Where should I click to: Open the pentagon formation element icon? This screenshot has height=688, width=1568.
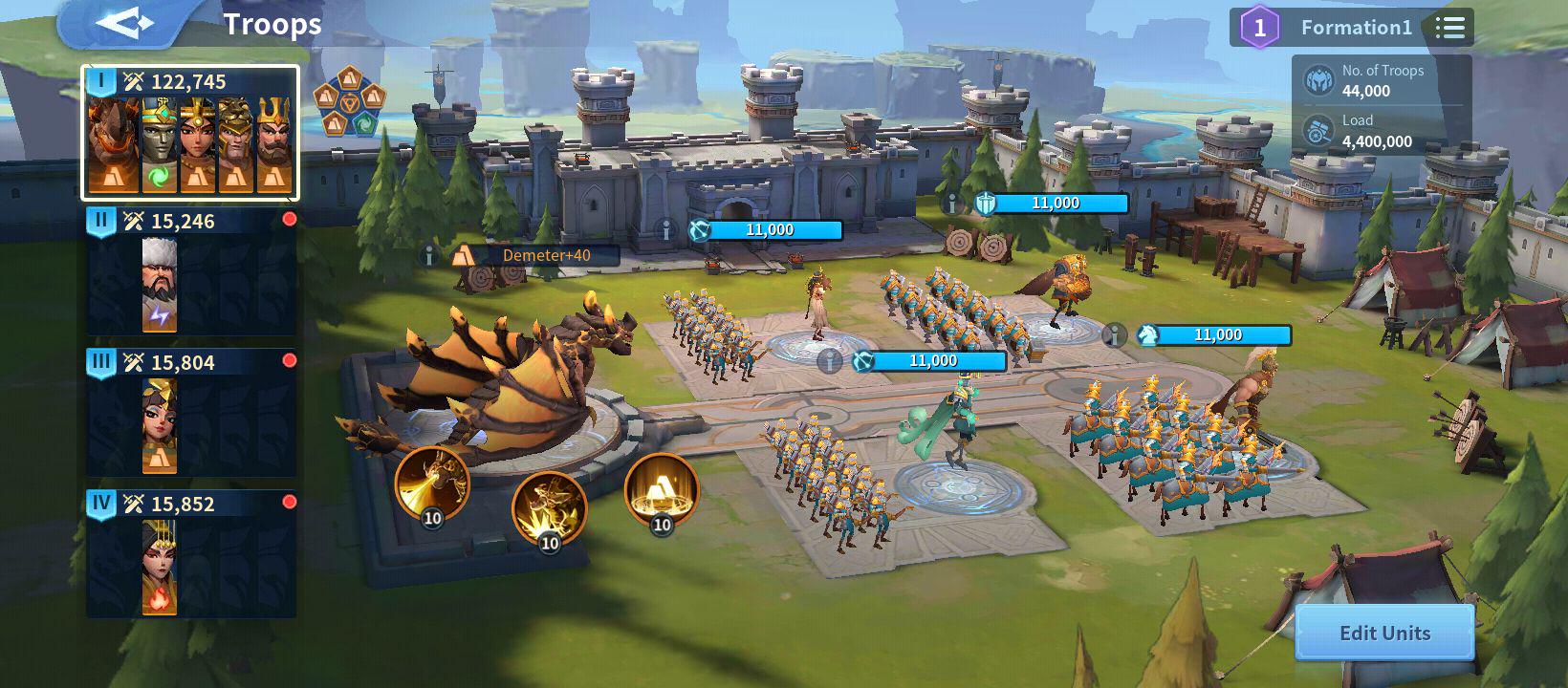(x=349, y=101)
